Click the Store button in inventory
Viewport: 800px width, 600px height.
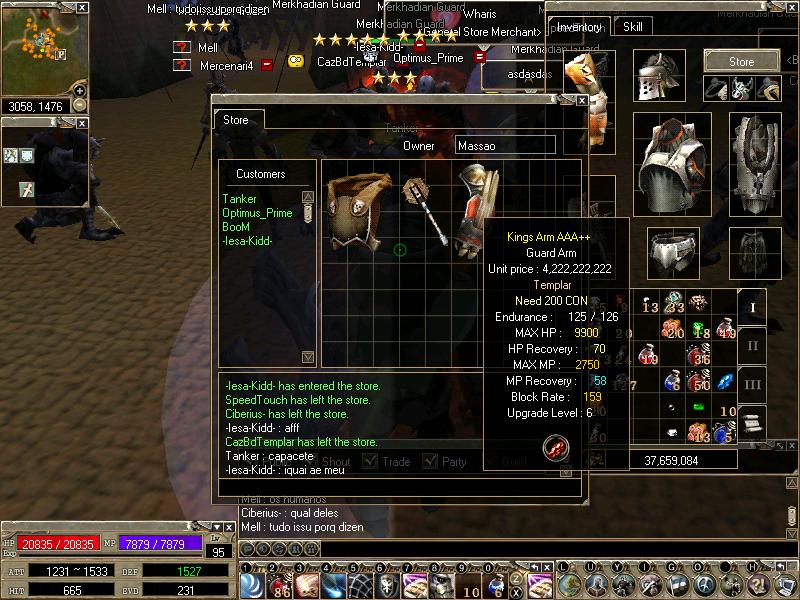tap(741, 61)
